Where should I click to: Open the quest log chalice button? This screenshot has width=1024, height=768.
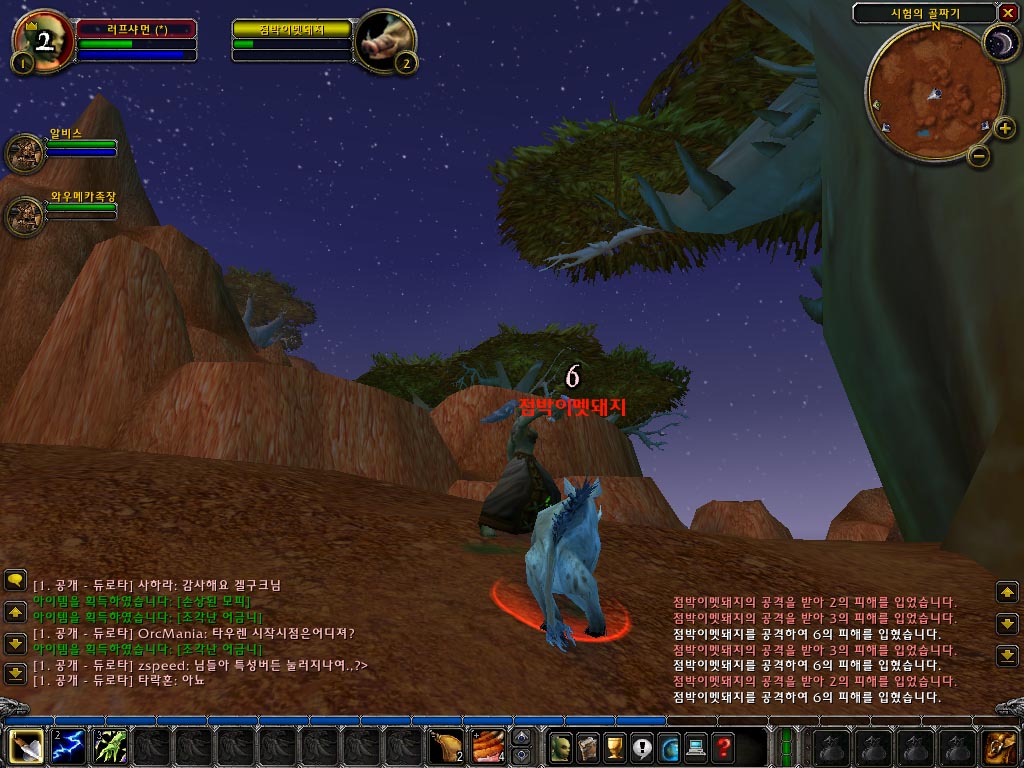click(614, 746)
